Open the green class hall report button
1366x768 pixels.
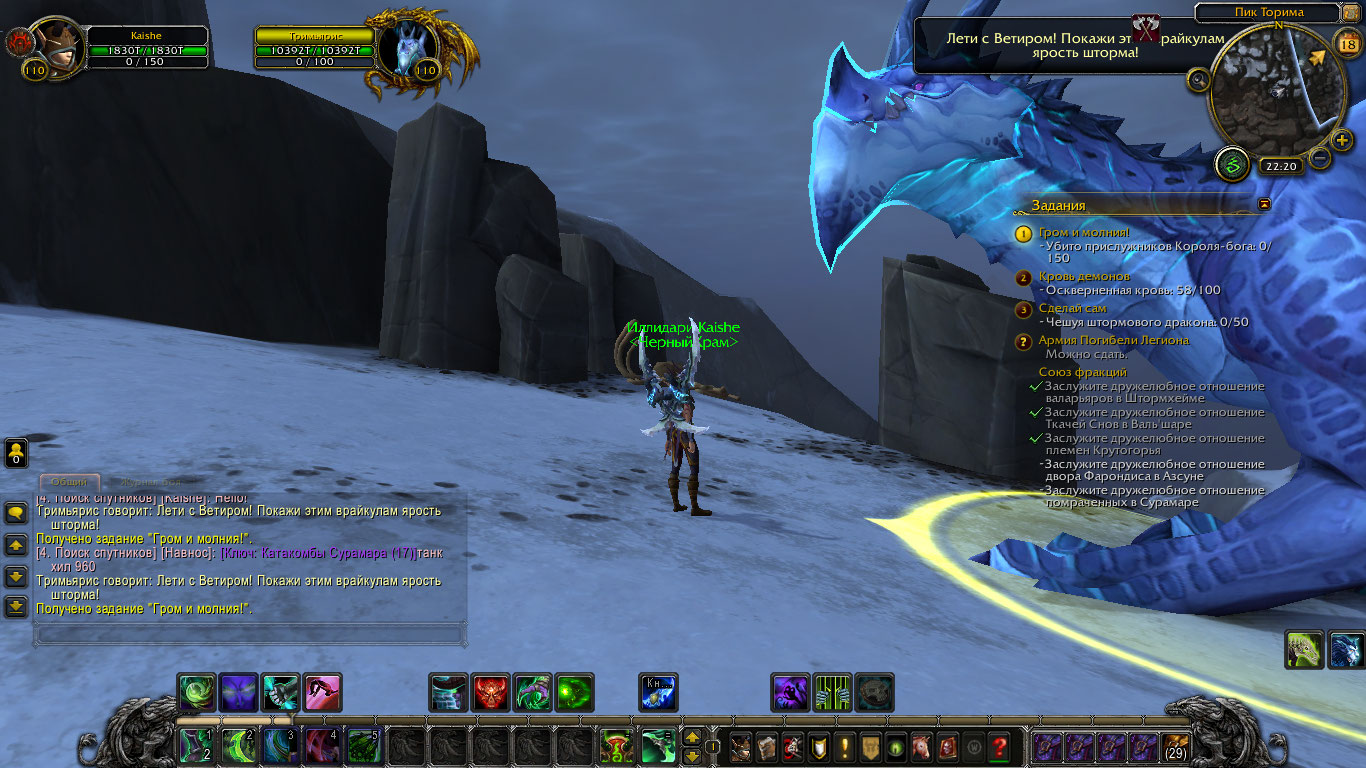[x=1232, y=165]
